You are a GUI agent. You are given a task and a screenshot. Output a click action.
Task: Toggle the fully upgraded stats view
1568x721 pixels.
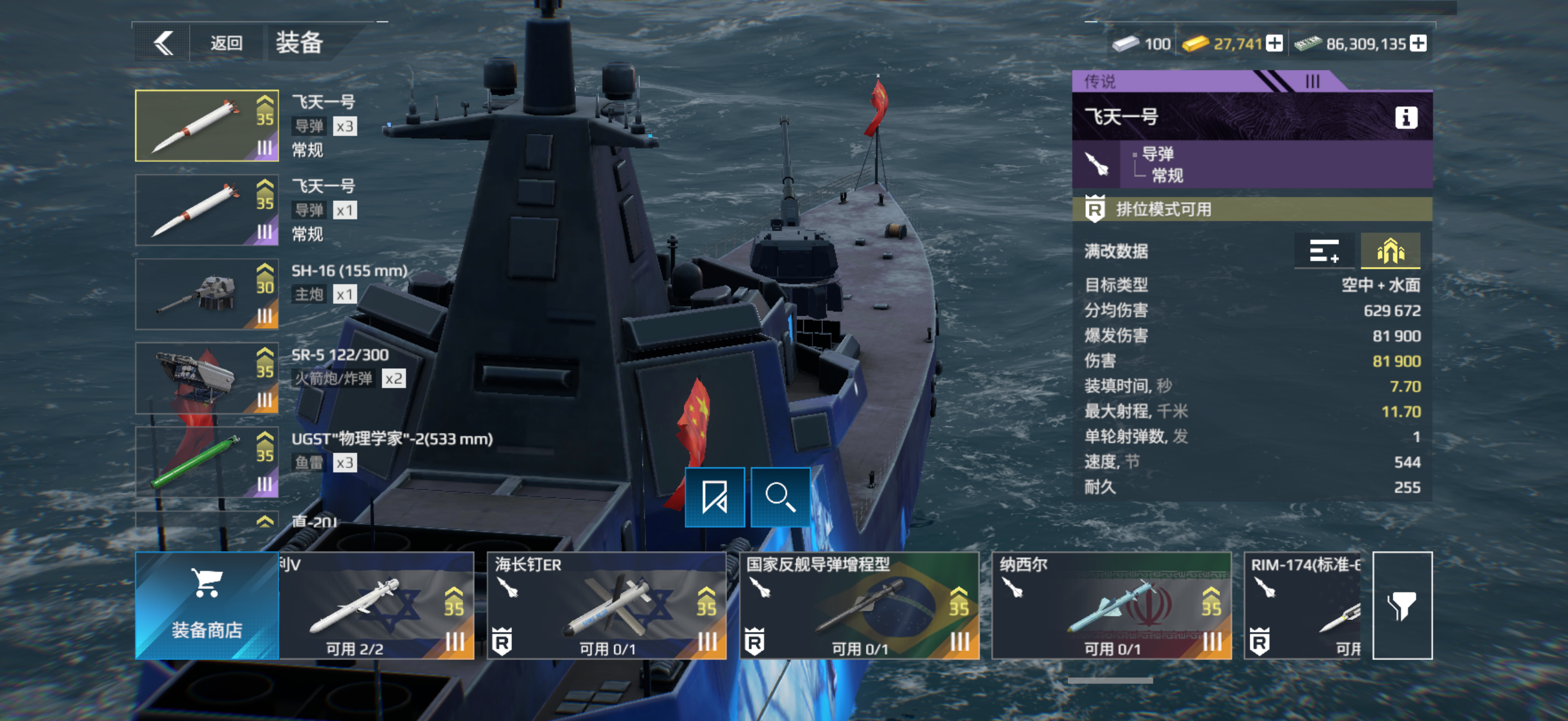pyautogui.click(x=1390, y=250)
